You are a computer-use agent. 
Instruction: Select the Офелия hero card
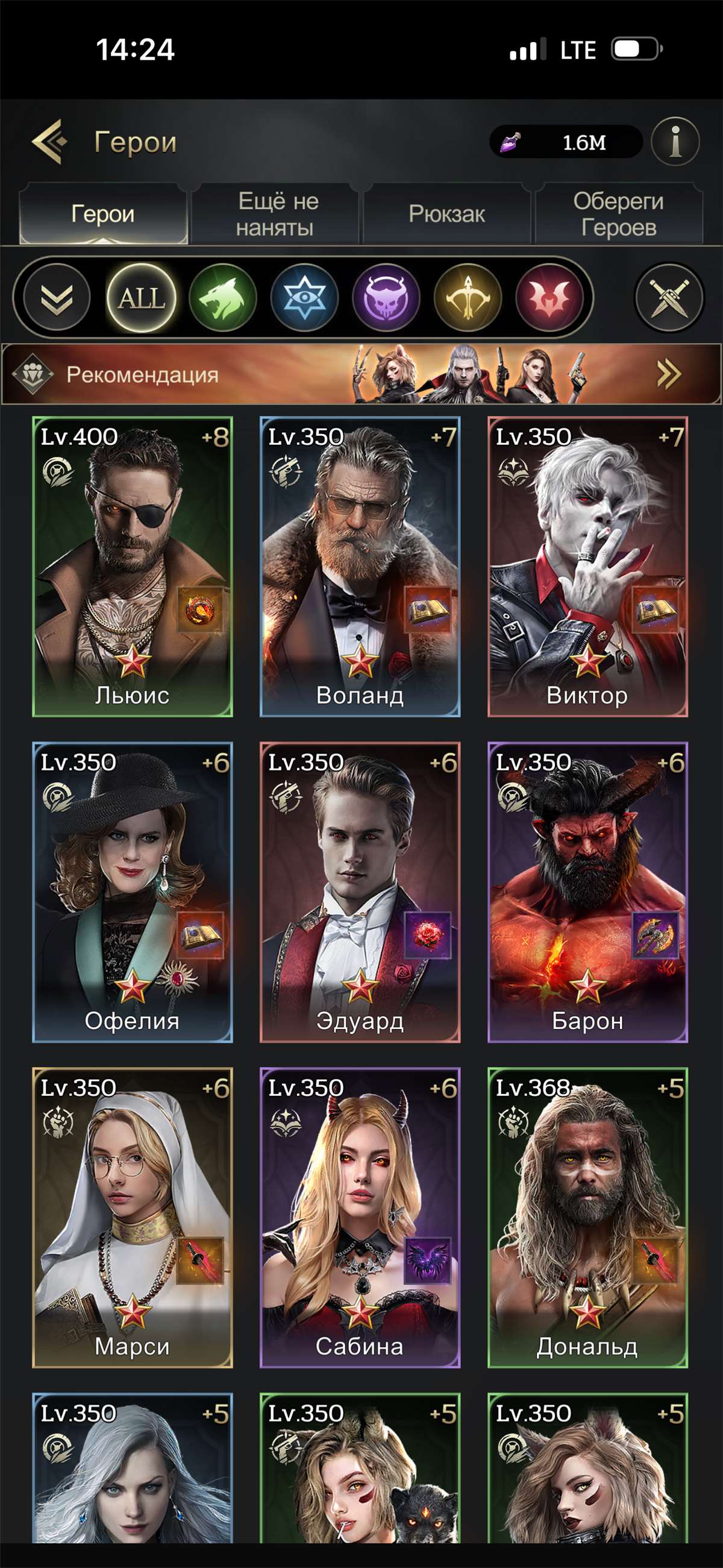pyautogui.click(x=132, y=892)
